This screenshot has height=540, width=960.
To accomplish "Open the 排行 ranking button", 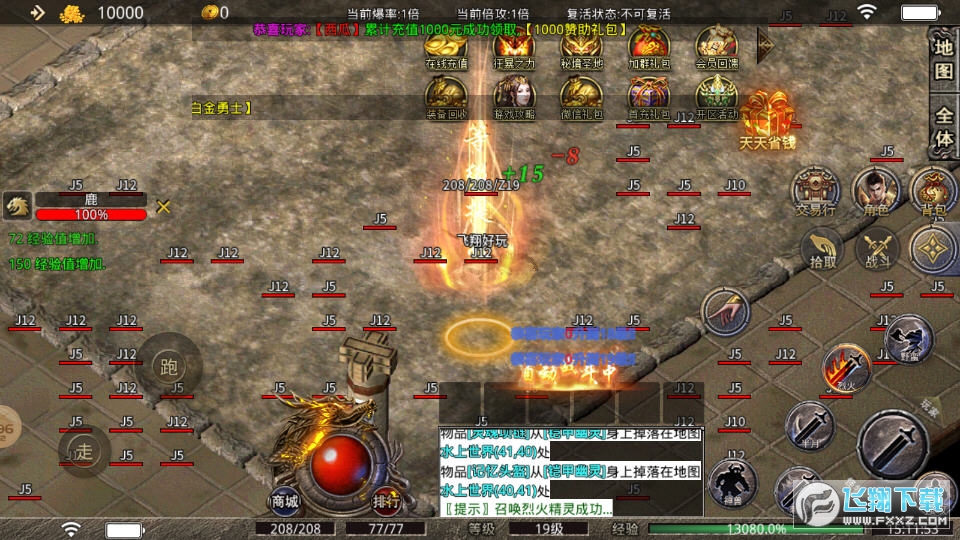I will click(386, 500).
